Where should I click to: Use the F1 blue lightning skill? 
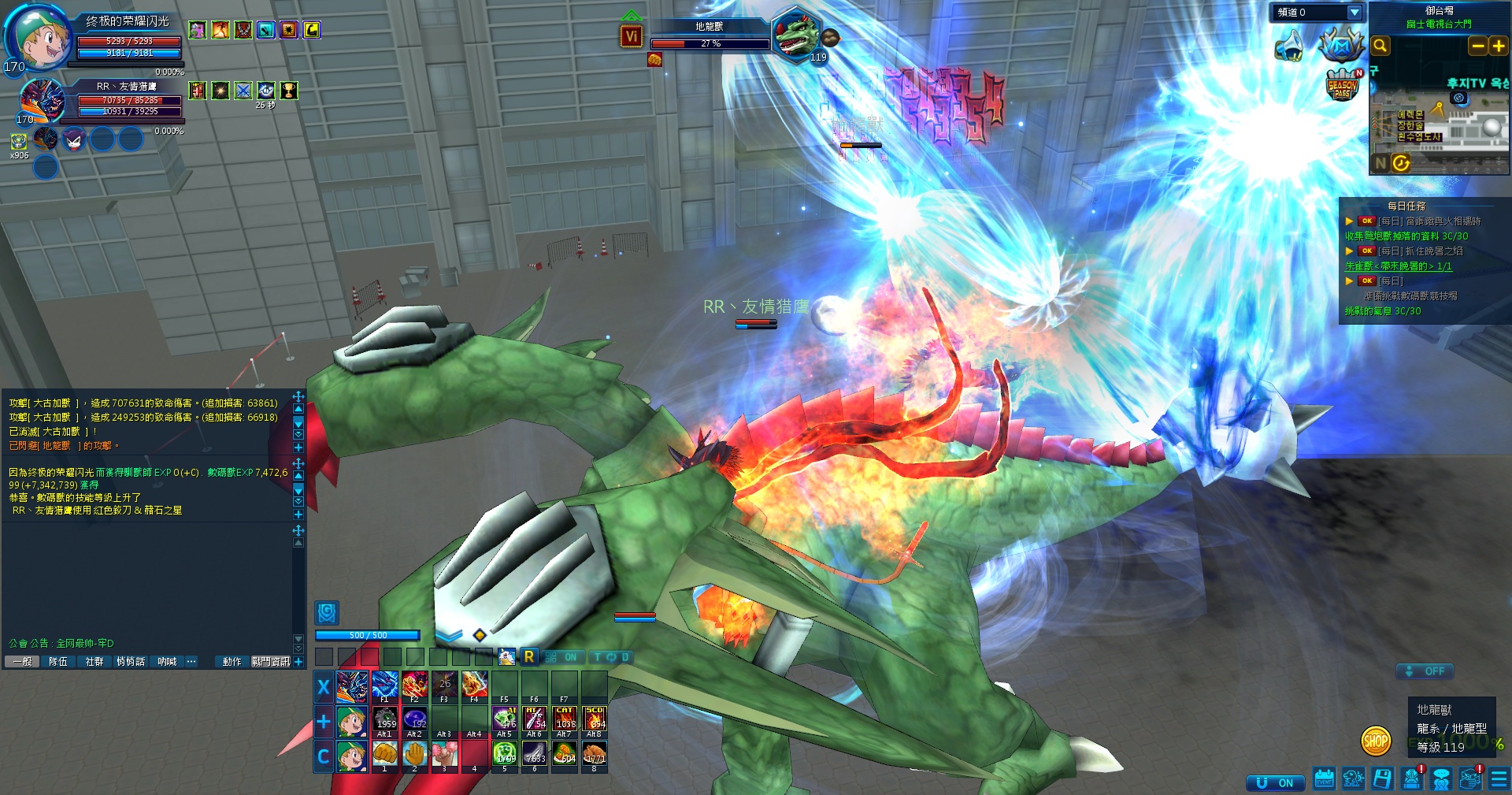(384, 685)
